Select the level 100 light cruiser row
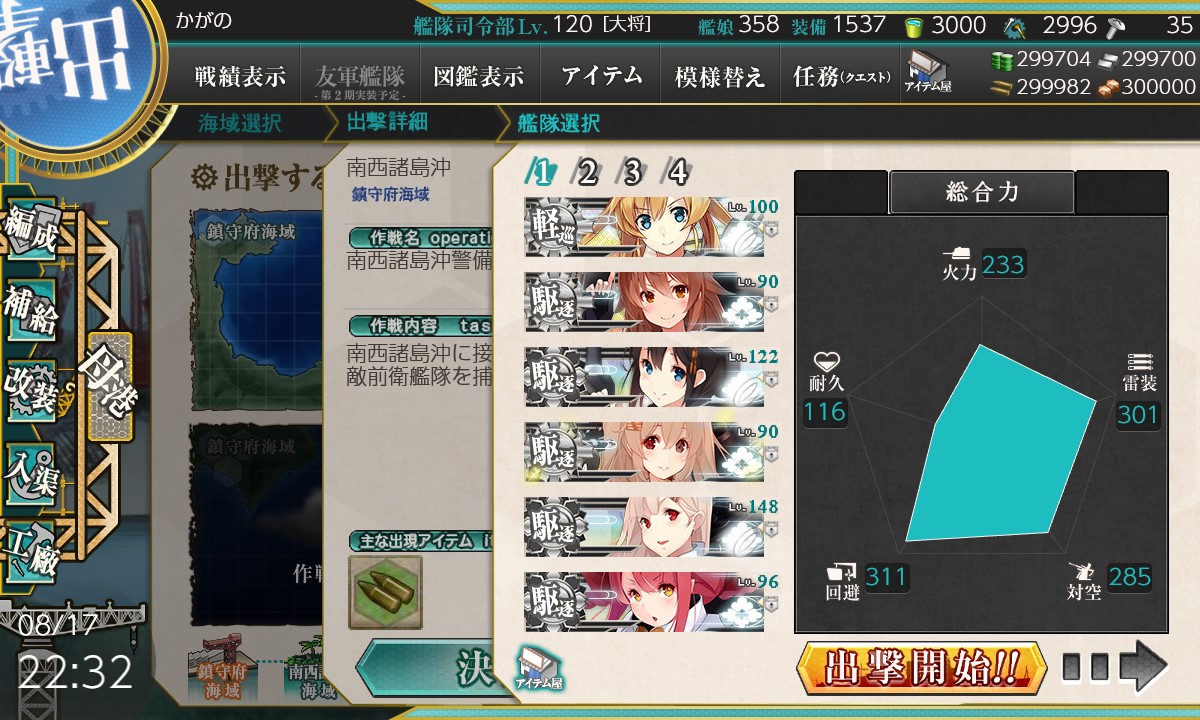This screenshot has height=720, width=1200. pyautogui.click(x=650, y=228)
